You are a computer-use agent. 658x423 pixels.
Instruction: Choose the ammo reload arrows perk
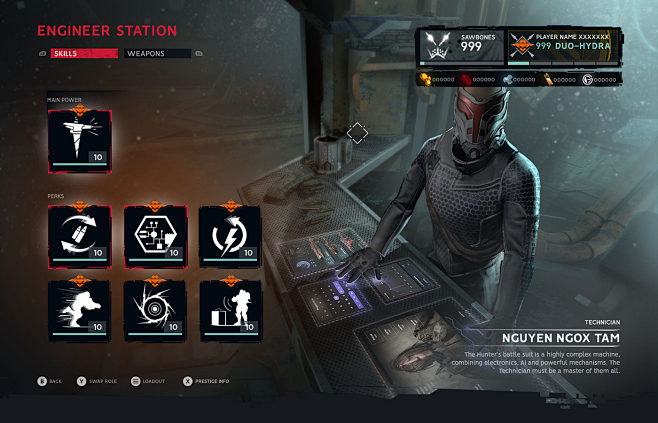(79, 235)
